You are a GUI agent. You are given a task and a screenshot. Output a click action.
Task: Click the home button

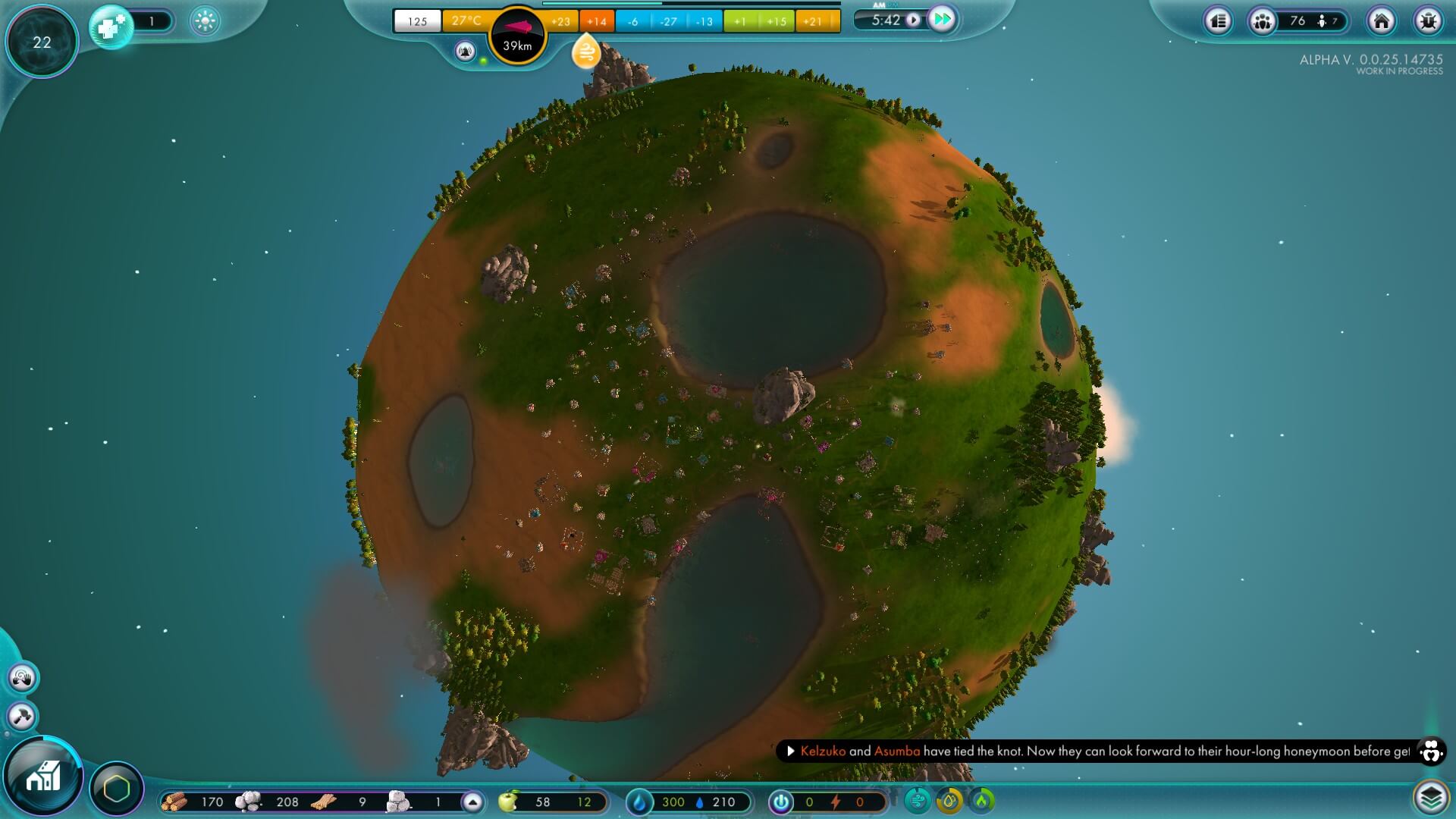[1381, 21]
